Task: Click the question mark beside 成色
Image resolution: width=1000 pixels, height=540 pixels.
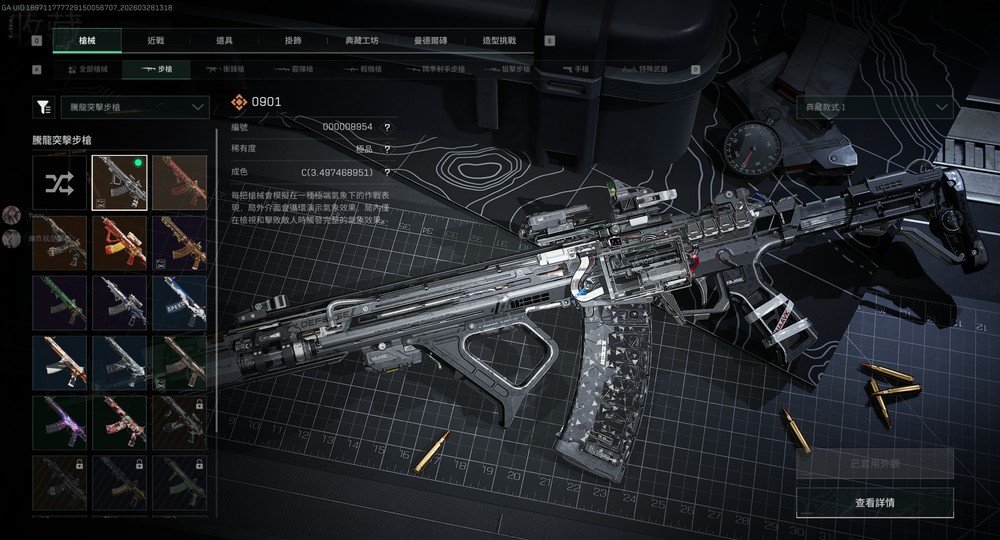Action: click(387, 172)
